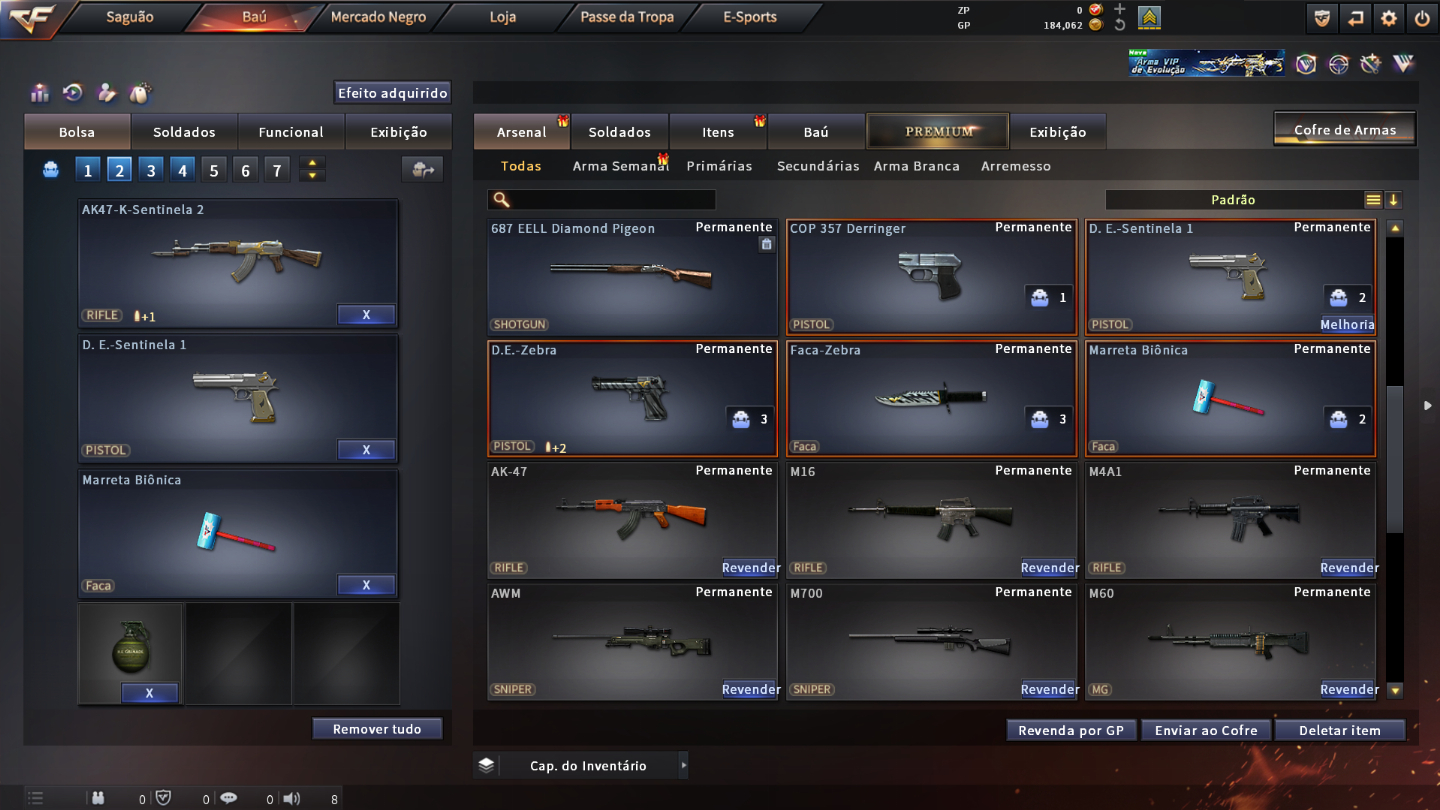Image resolution: width=1440 pixels, height=810 pixels.
Task: Open settings with the gear icon
Action: point(1389,18)
